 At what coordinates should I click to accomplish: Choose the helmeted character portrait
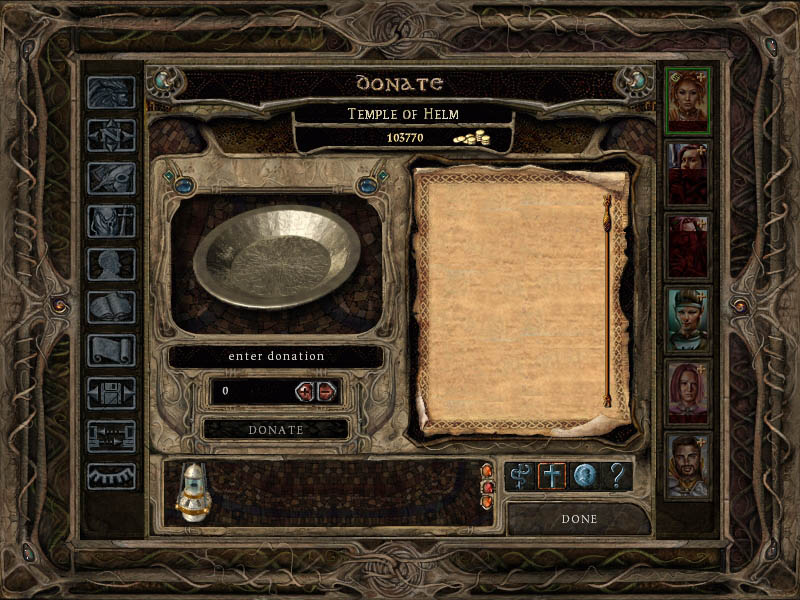pos(688,320)
